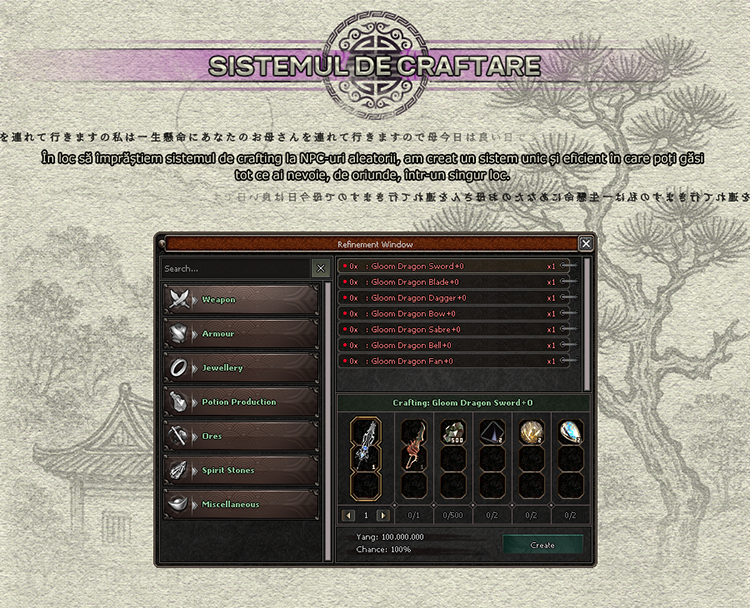Open the Spirit Stones category
Viewport: 750px width, 608px height.
pyautogui.click(x=241, y=470)
